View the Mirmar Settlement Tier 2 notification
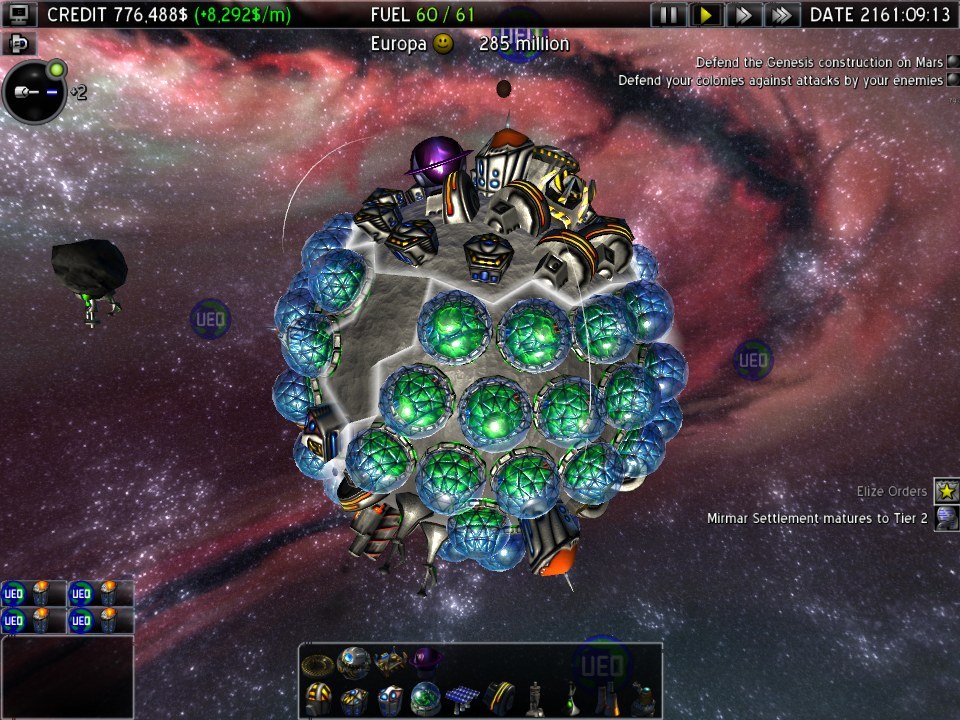 click(x=945, y=518)
